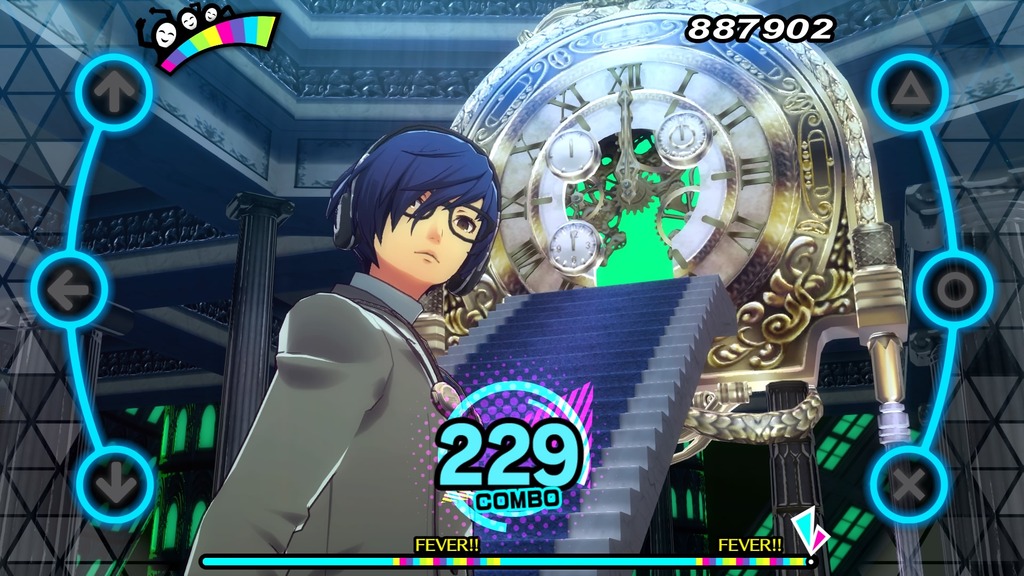Tap the left arrow note target

[x=69, y=290]
